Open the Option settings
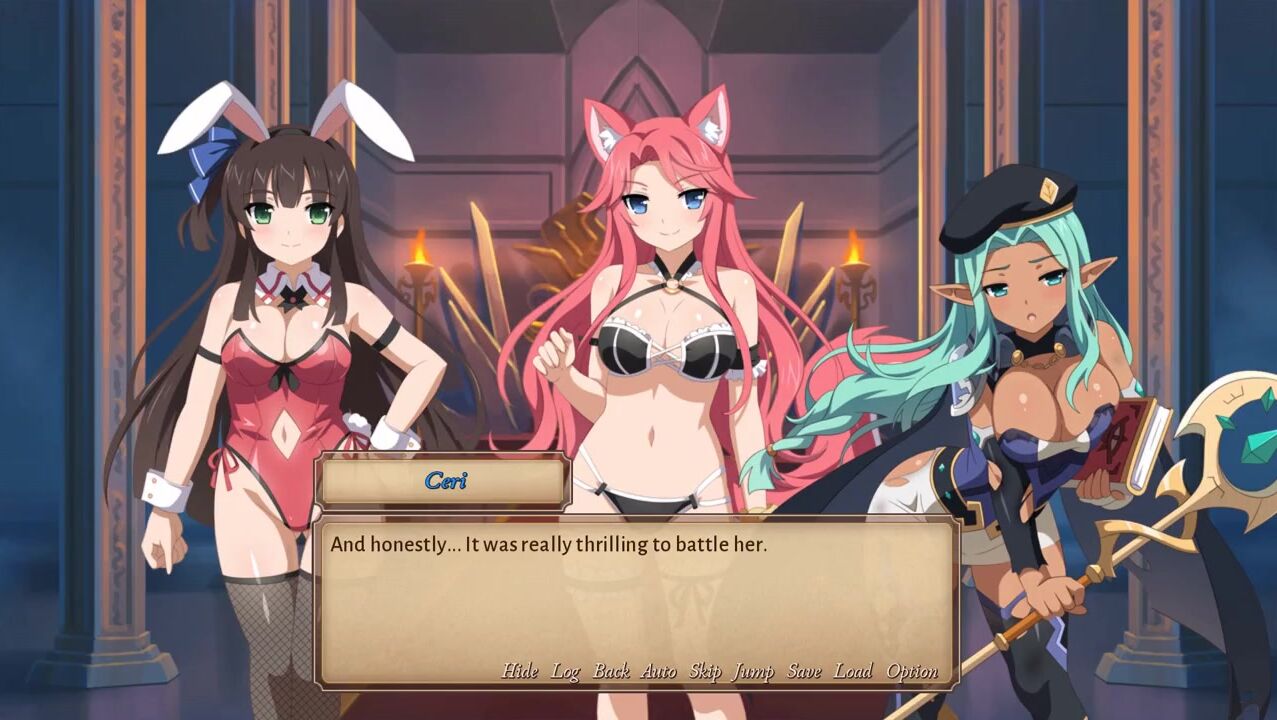The image size is (1277, 720). pos(912,671)
